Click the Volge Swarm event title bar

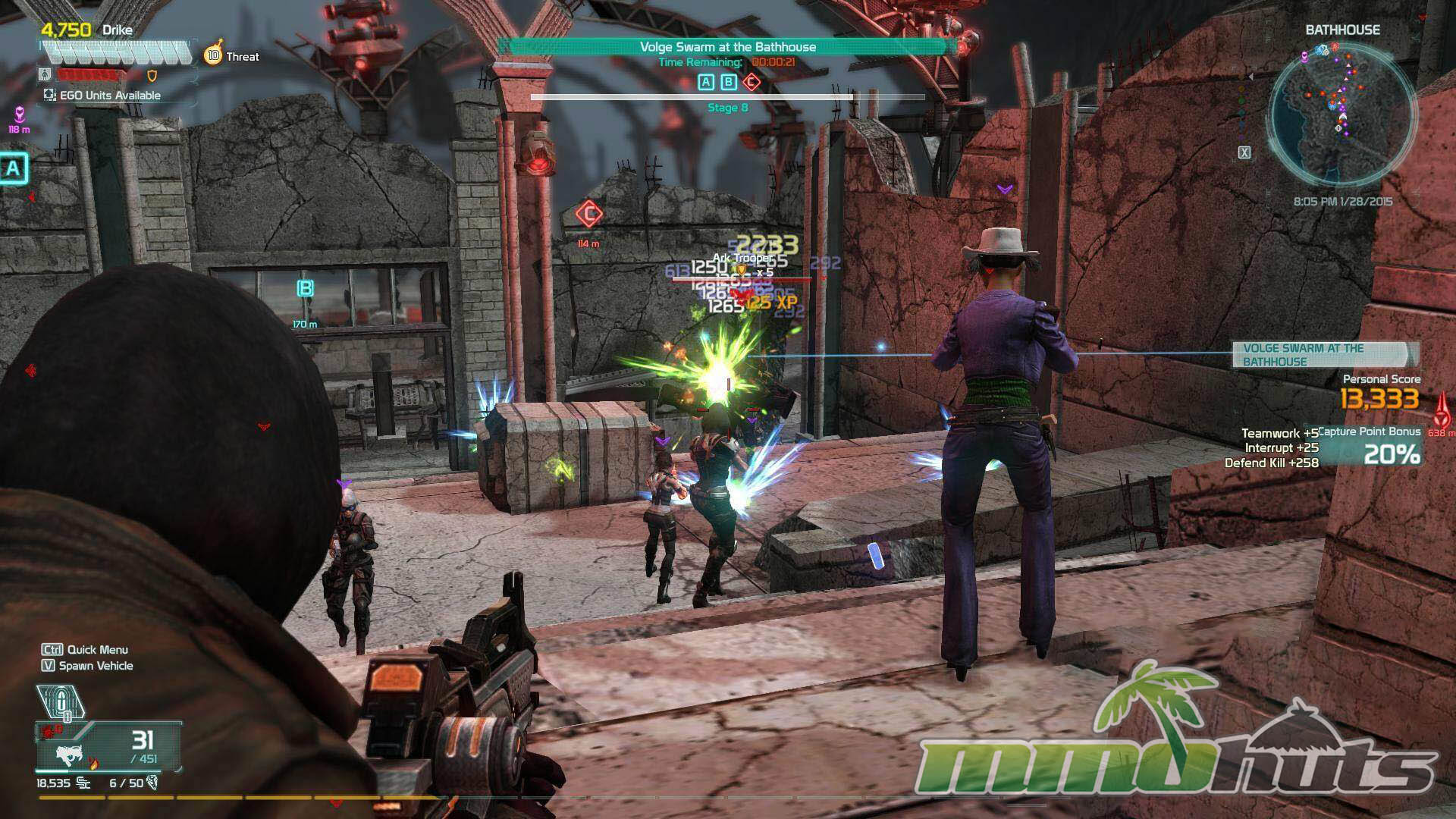click(x=727, y=47)
